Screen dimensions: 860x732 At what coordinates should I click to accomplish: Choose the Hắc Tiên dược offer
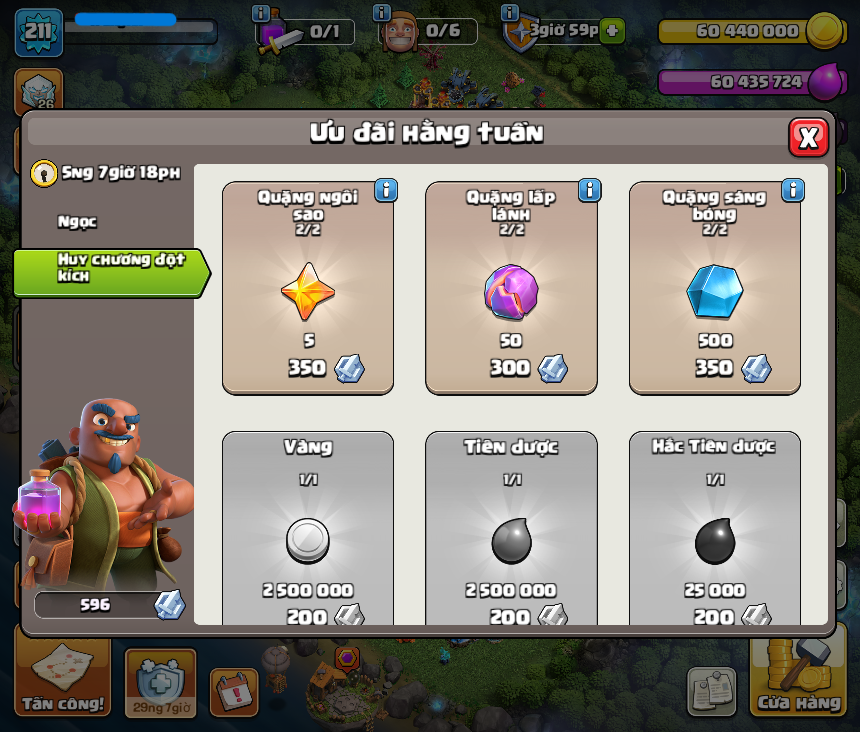coord(714,530)
